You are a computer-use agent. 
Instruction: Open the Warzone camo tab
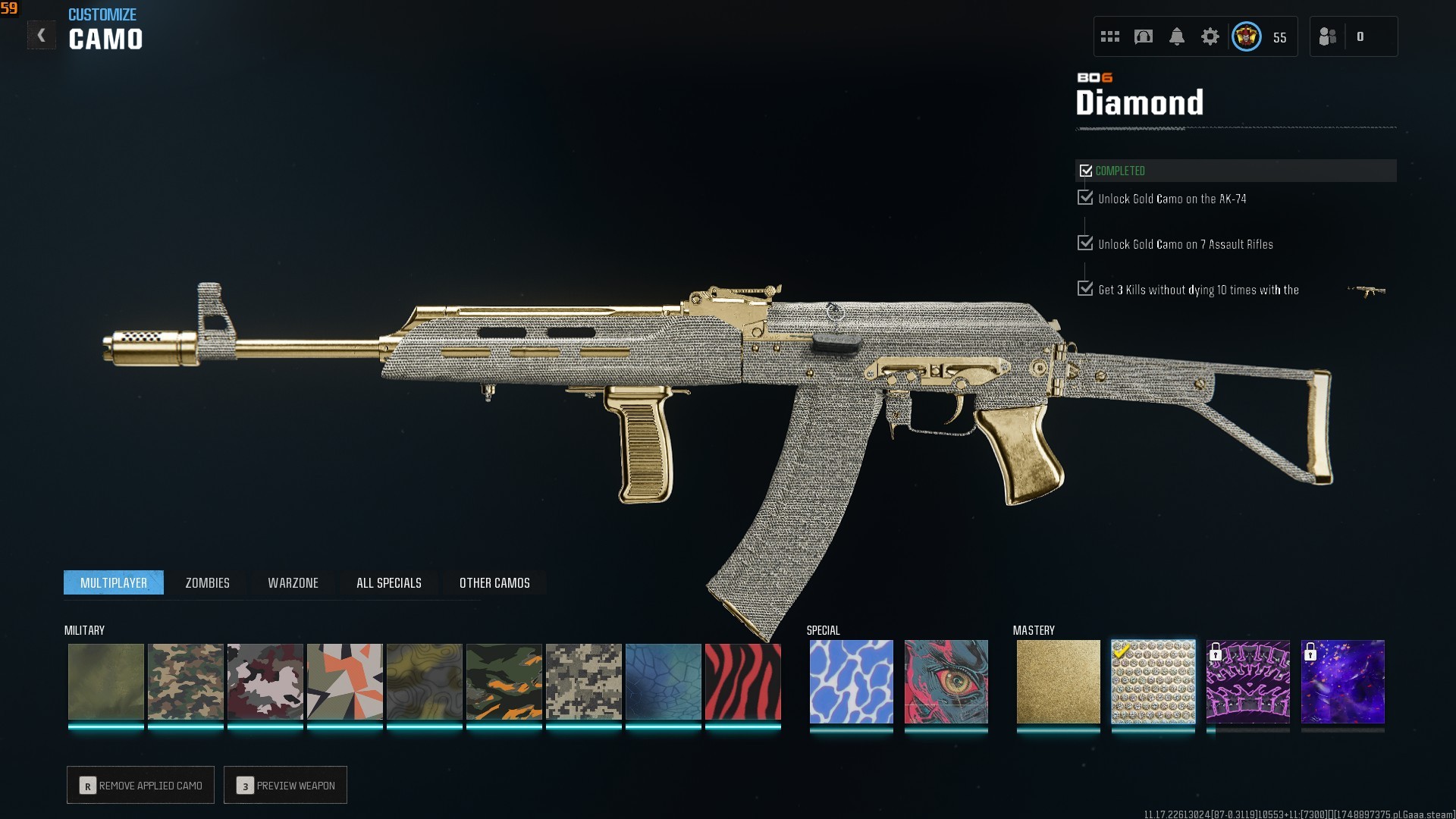[x=293, y=582]
